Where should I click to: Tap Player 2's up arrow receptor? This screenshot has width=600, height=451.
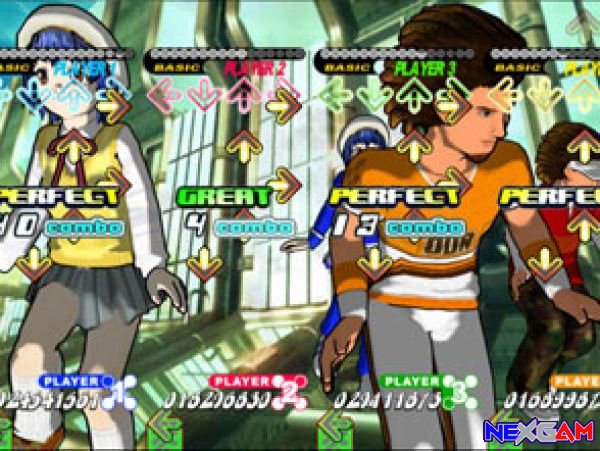243,96
